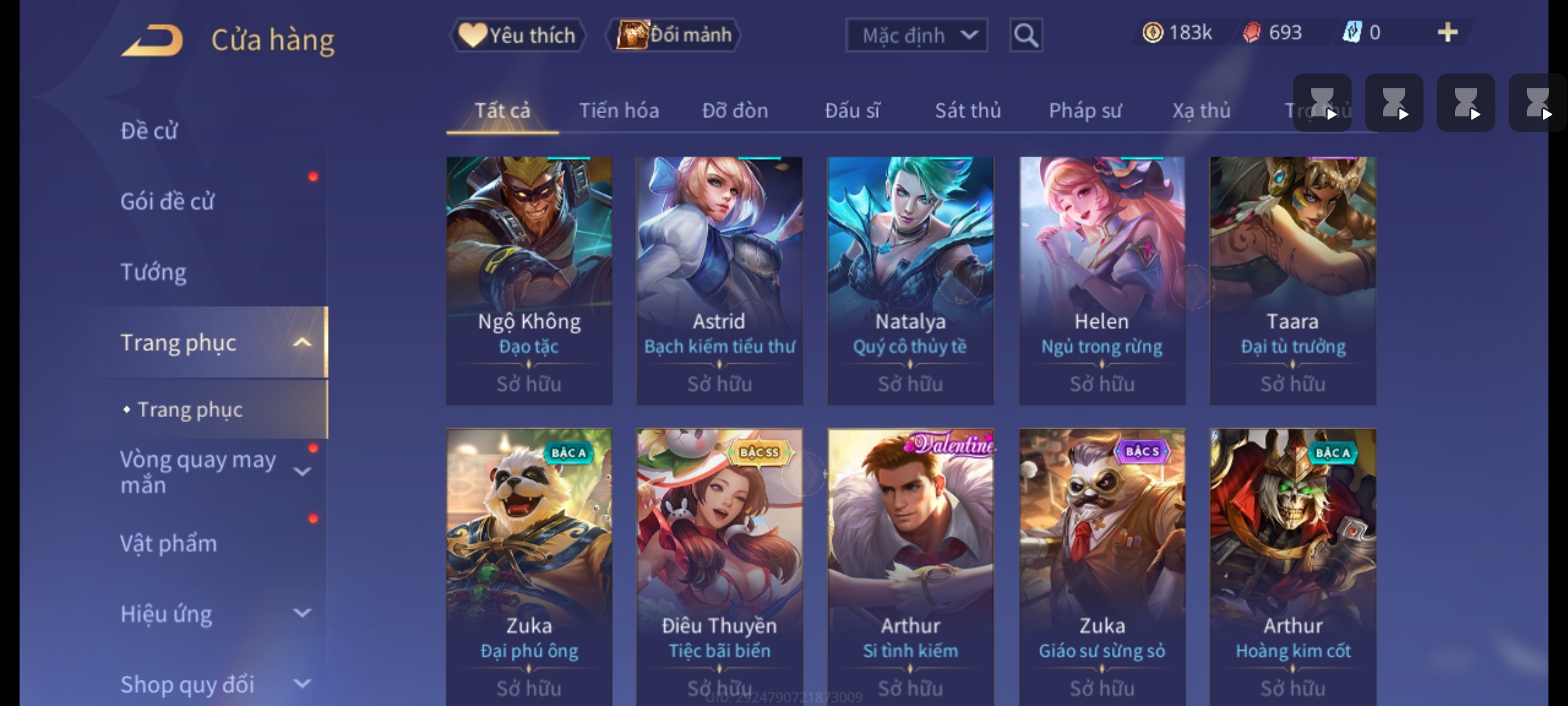Open the Tướng heroes section
Screen dimensions: 1568x706
[154, 272]
